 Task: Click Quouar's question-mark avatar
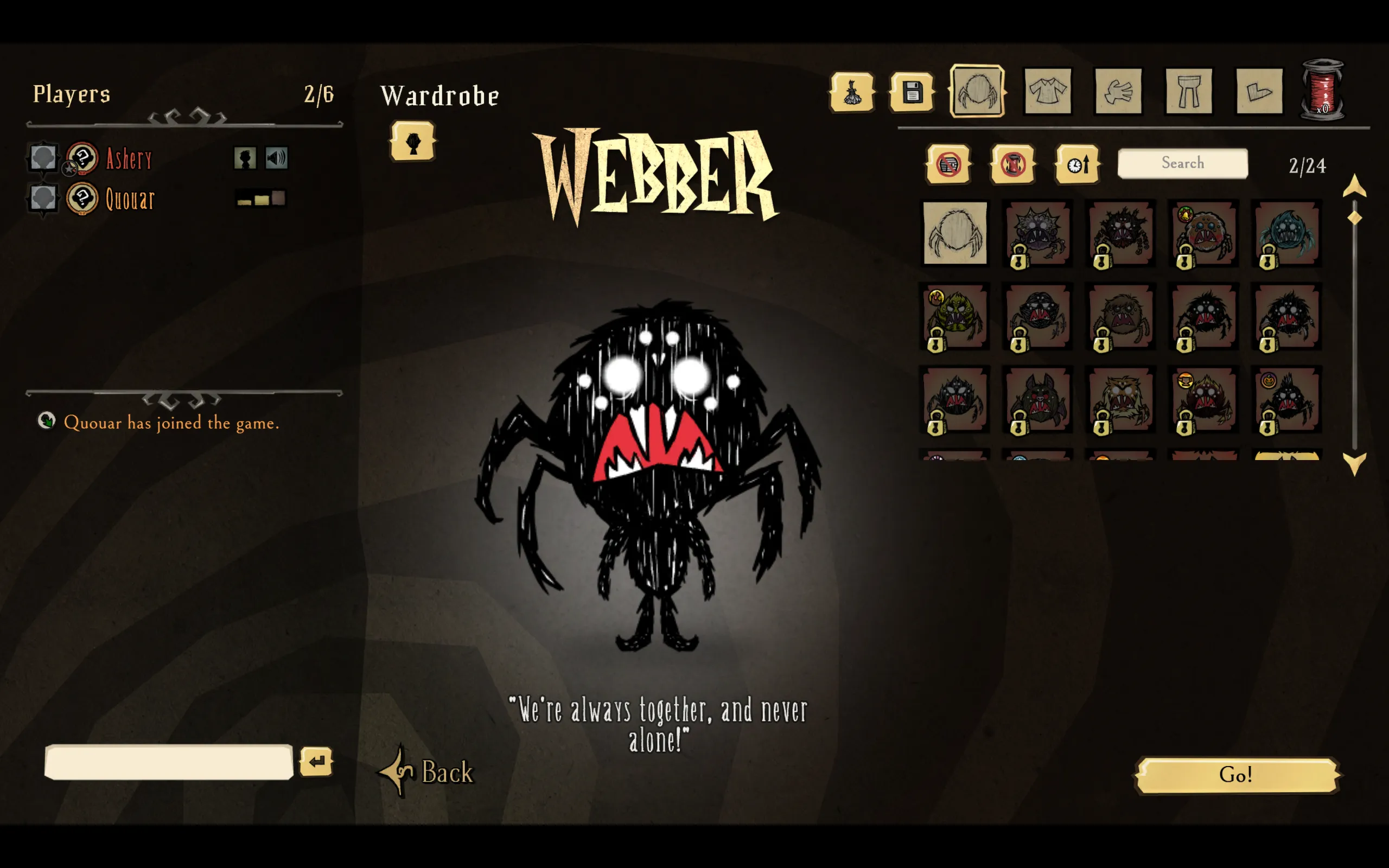(x=82, y=200)
